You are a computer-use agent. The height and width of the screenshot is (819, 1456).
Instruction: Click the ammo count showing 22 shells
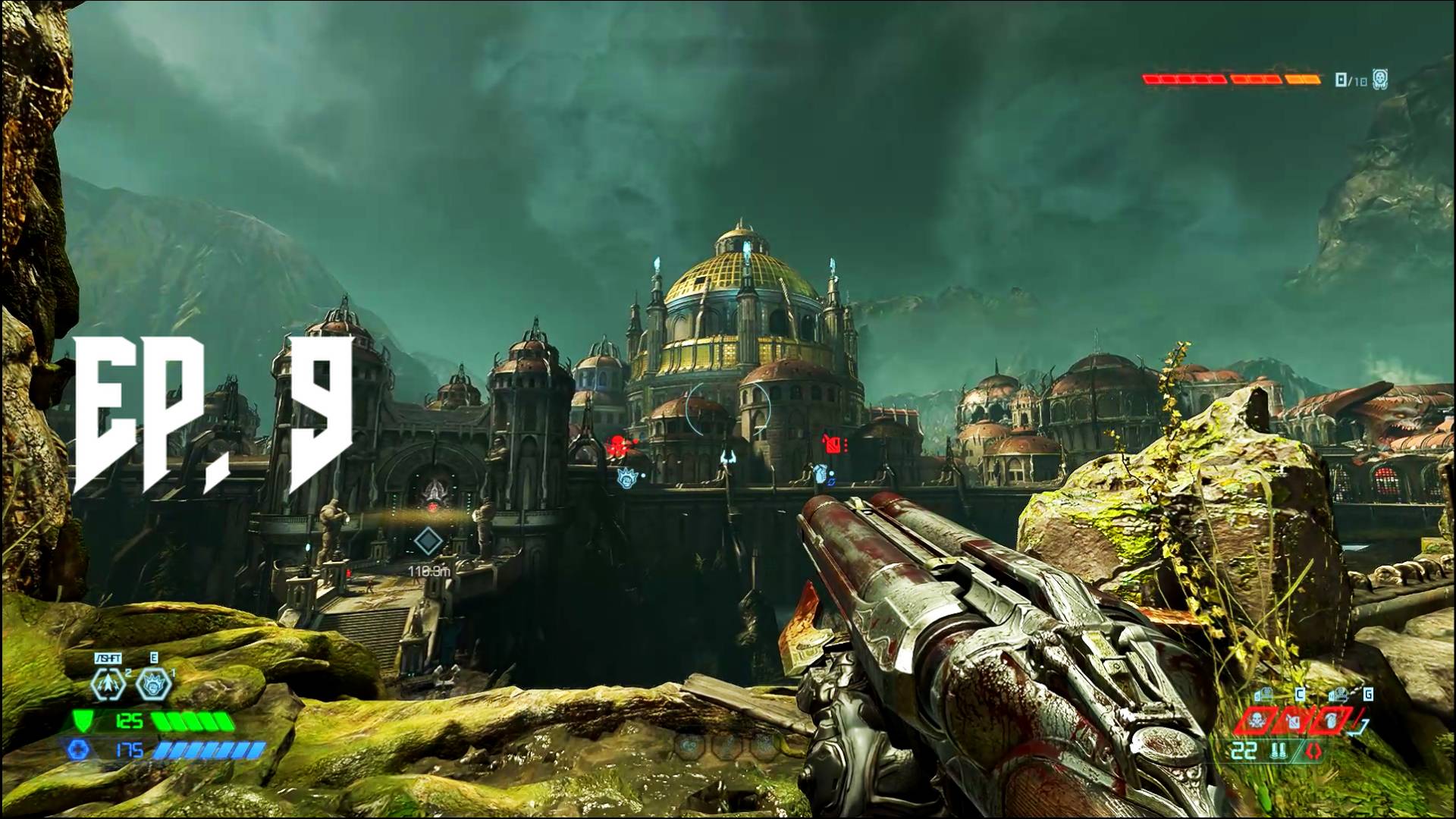(1244, 749)
